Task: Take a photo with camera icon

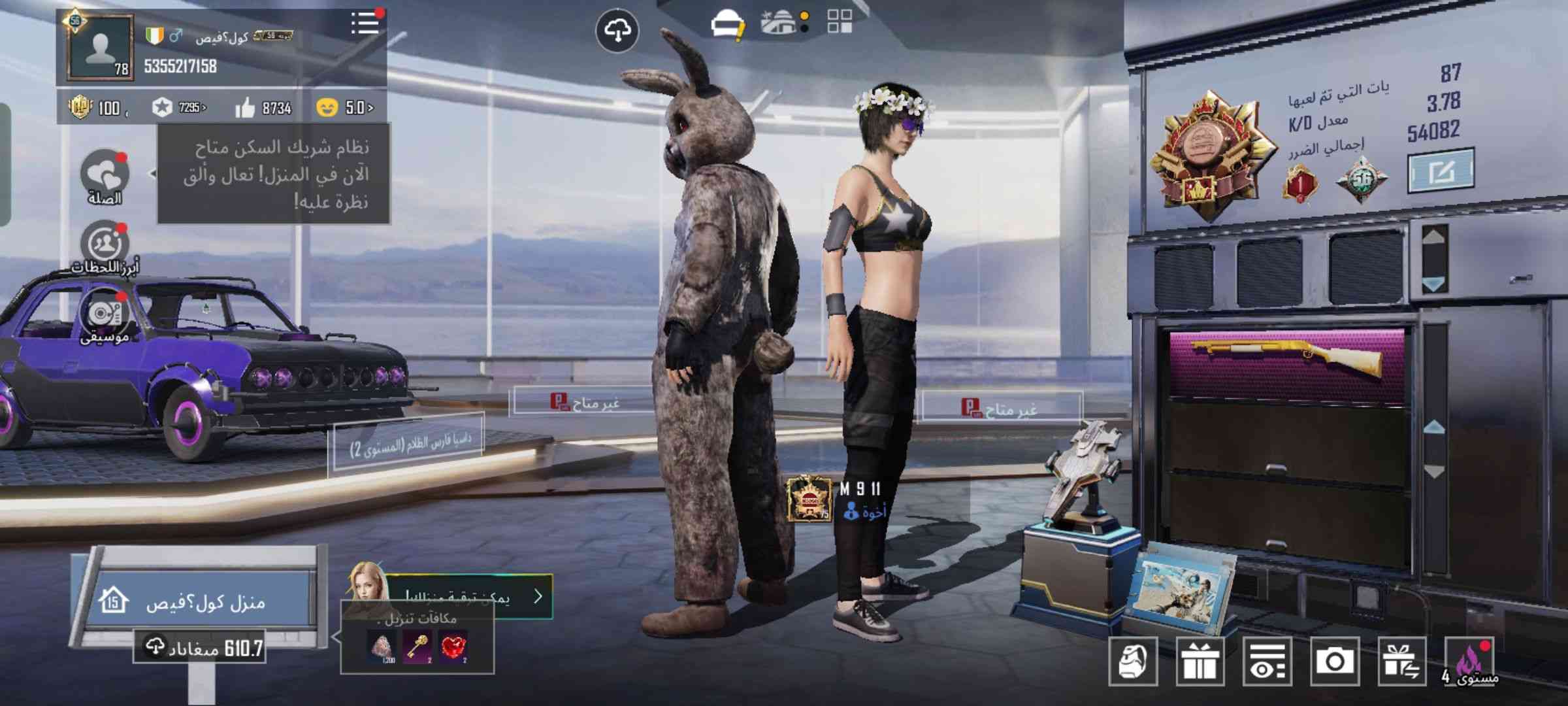Action: (1334, 662)
